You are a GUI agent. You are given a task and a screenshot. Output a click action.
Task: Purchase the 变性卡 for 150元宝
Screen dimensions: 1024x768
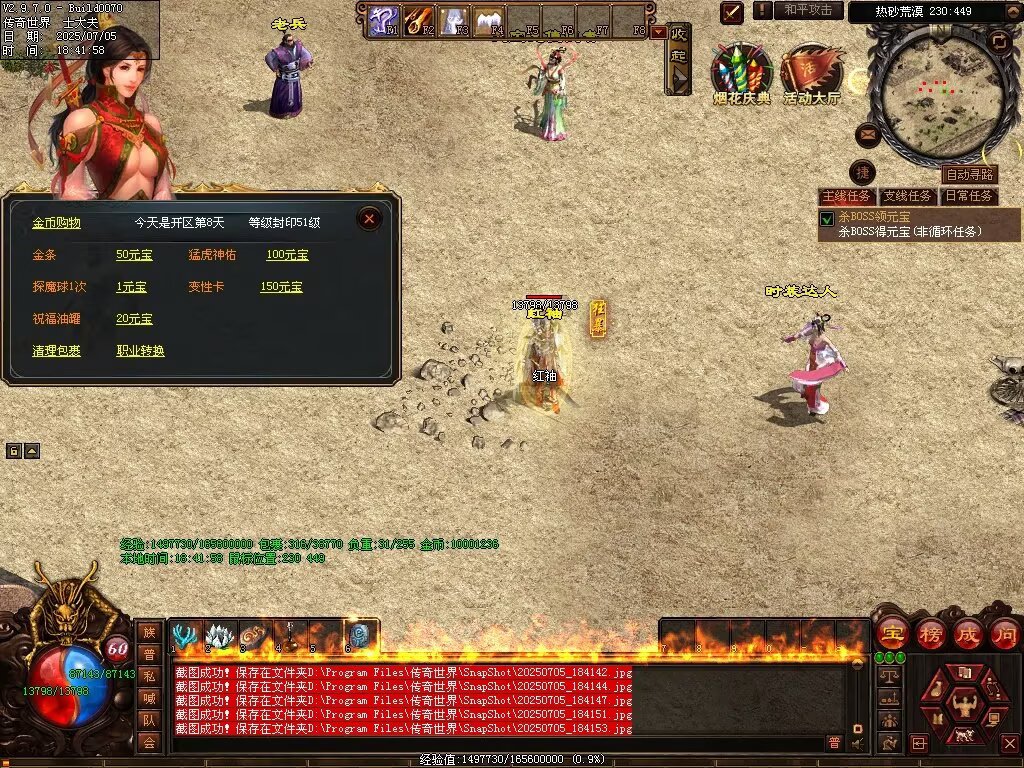(x=281, y=287)
